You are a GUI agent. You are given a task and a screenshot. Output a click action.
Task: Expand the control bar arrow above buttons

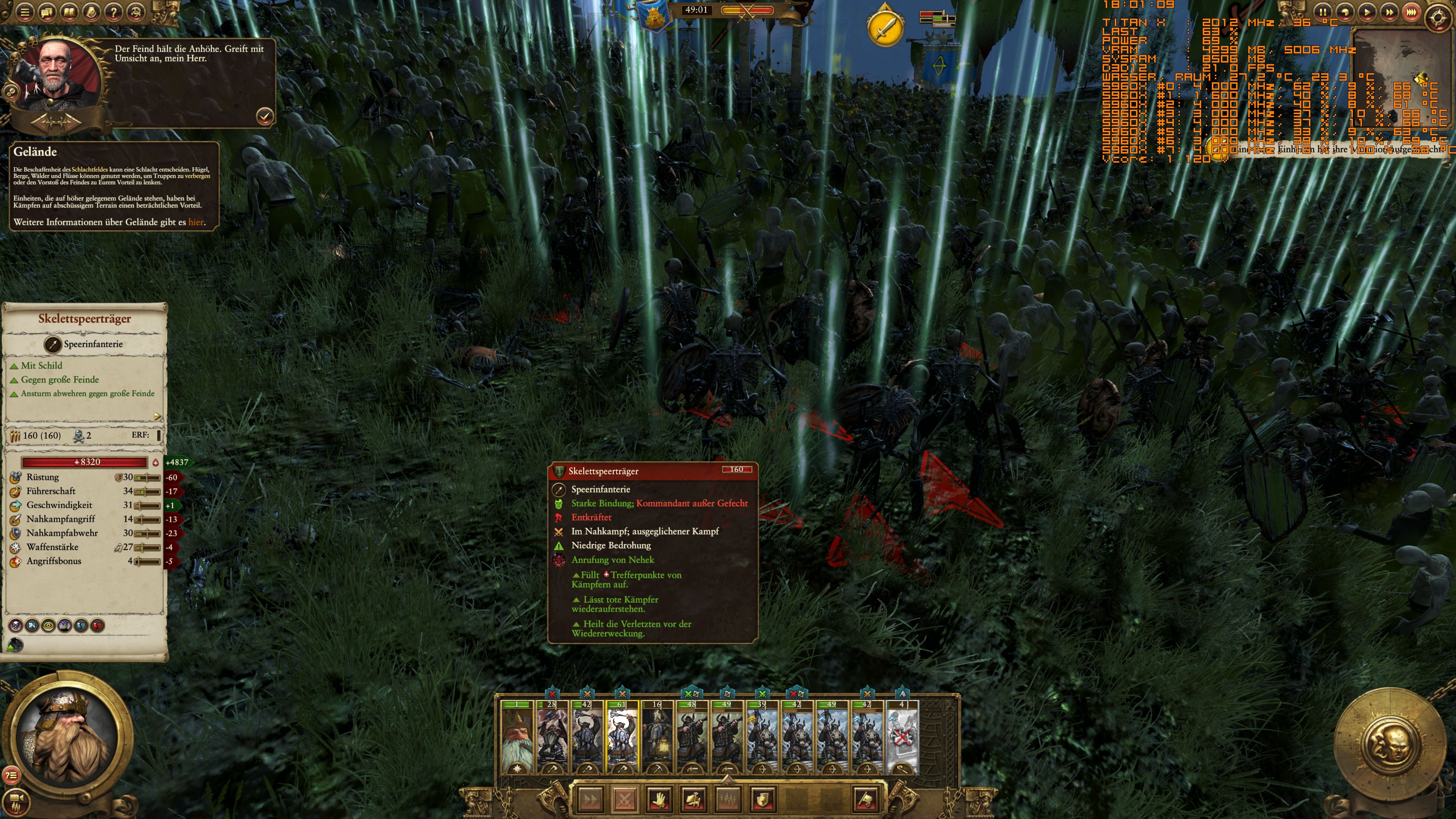pyautogui.click(x=728, y=780)
